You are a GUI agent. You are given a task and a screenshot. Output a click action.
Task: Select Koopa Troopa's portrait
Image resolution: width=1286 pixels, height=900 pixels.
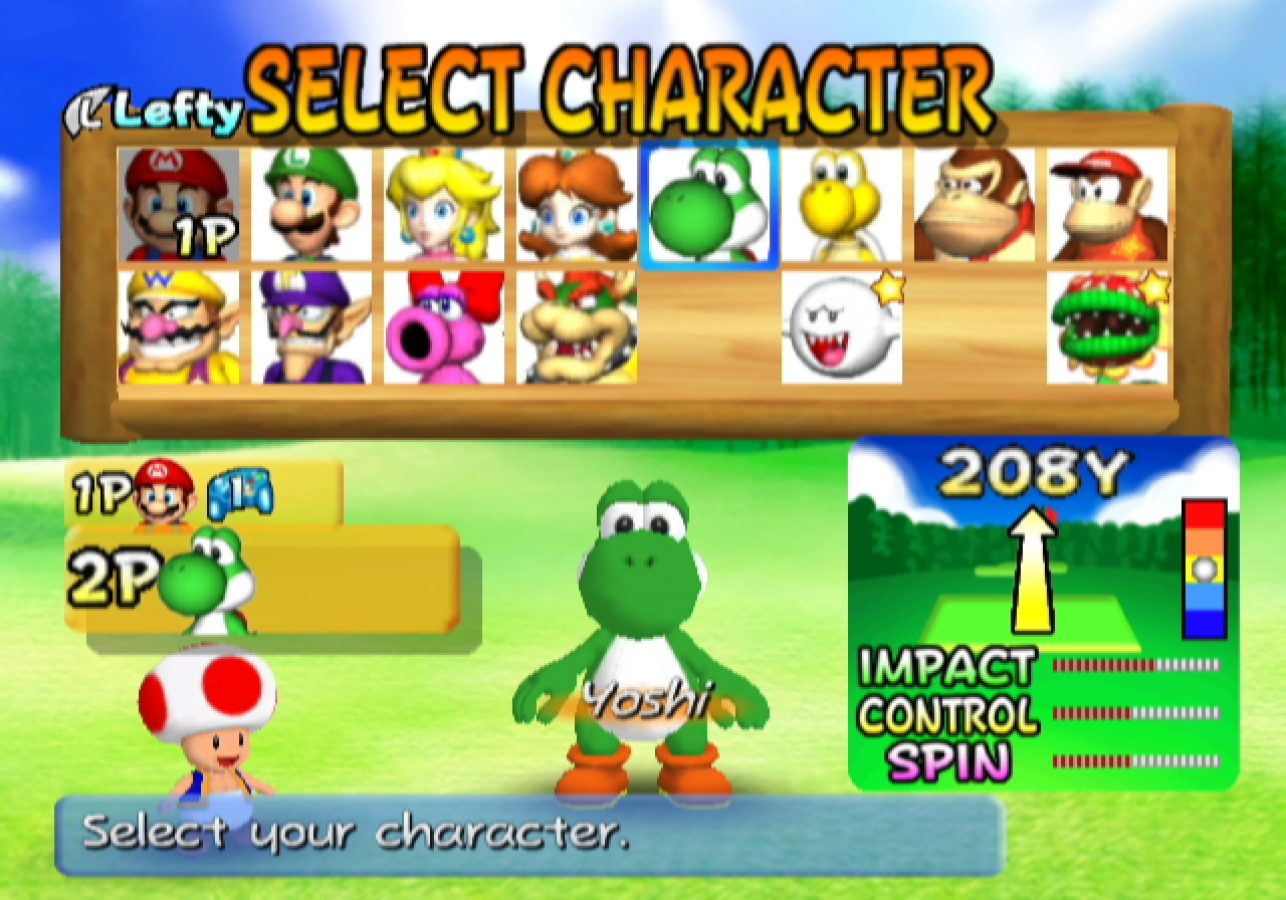click(843, 203)
